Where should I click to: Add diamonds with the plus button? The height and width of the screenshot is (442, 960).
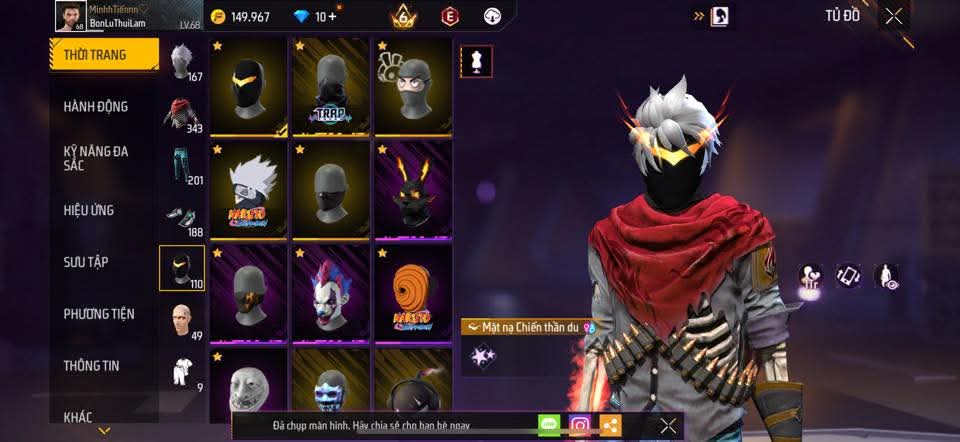coord(333,17)
